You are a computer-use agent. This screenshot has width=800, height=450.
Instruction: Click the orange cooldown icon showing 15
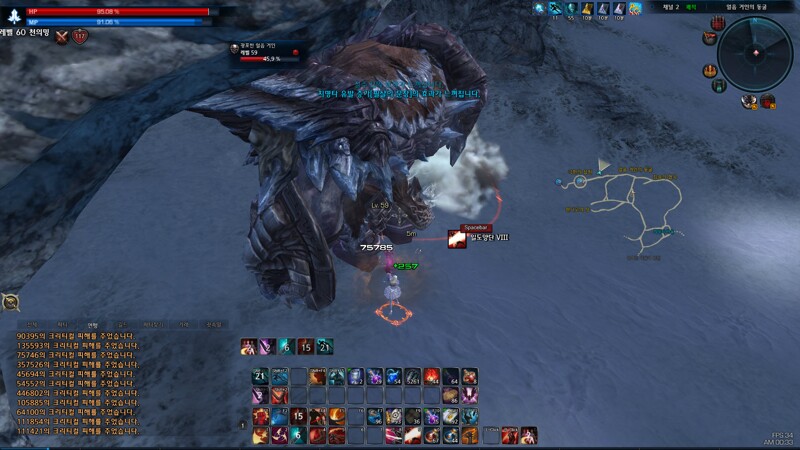[306, 347]
